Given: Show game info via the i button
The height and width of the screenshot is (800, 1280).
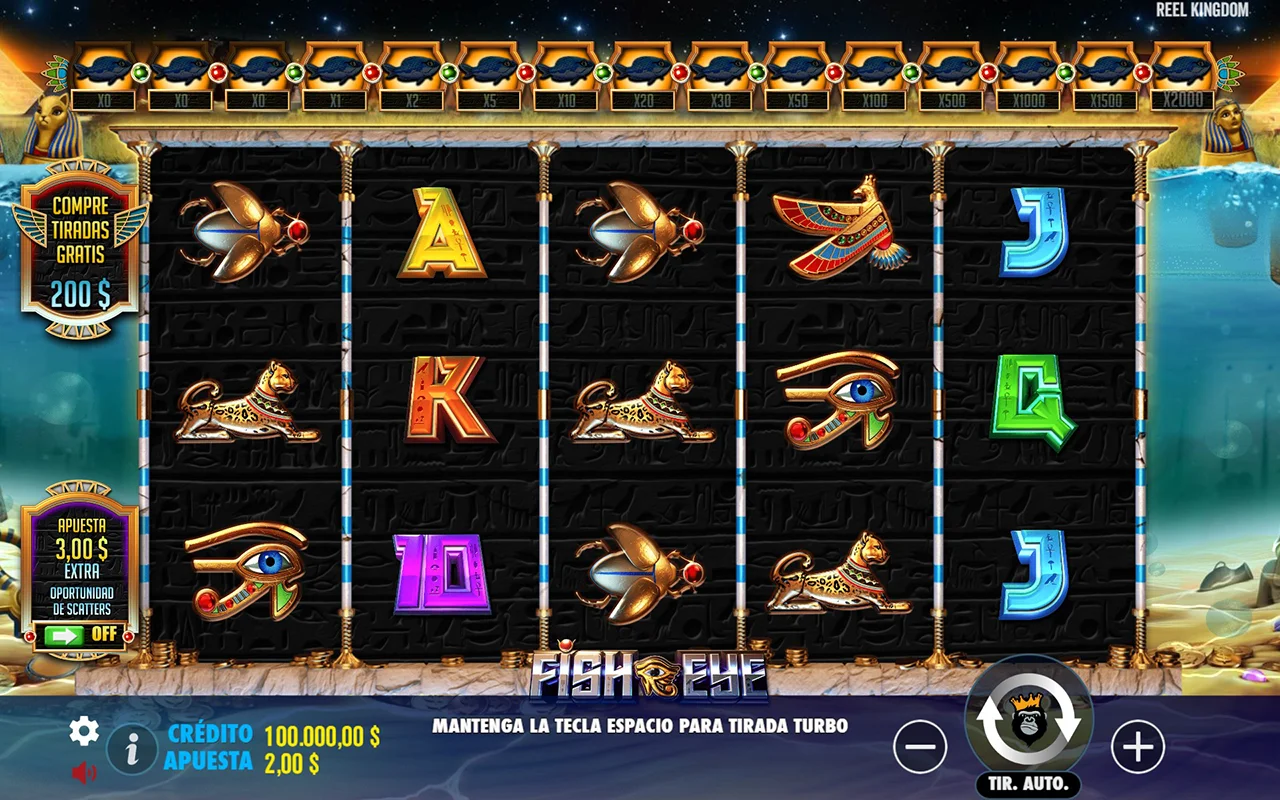Looking at the screenshot, I should point(132,748).
